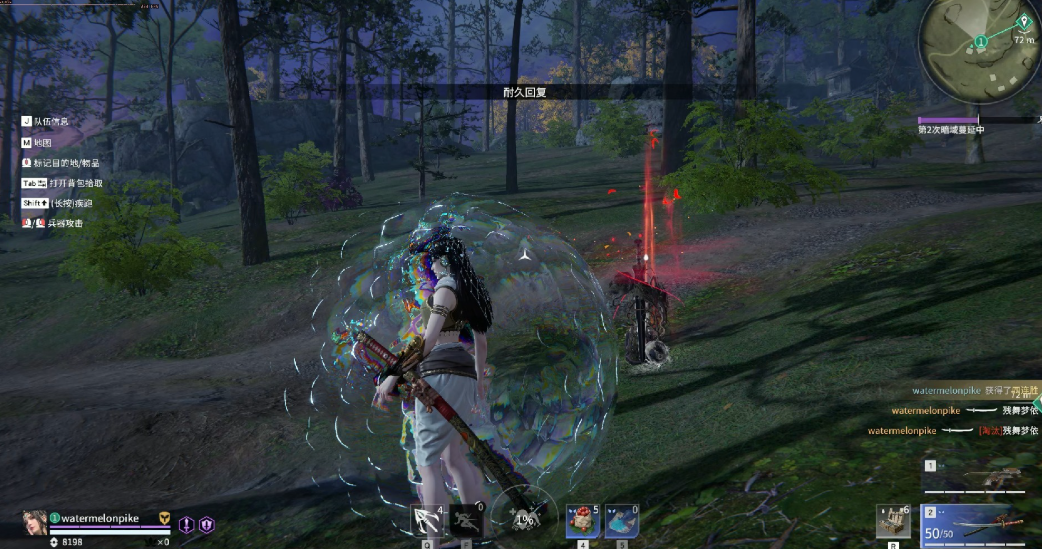Click the first purple buff icon

click(186, 524)
